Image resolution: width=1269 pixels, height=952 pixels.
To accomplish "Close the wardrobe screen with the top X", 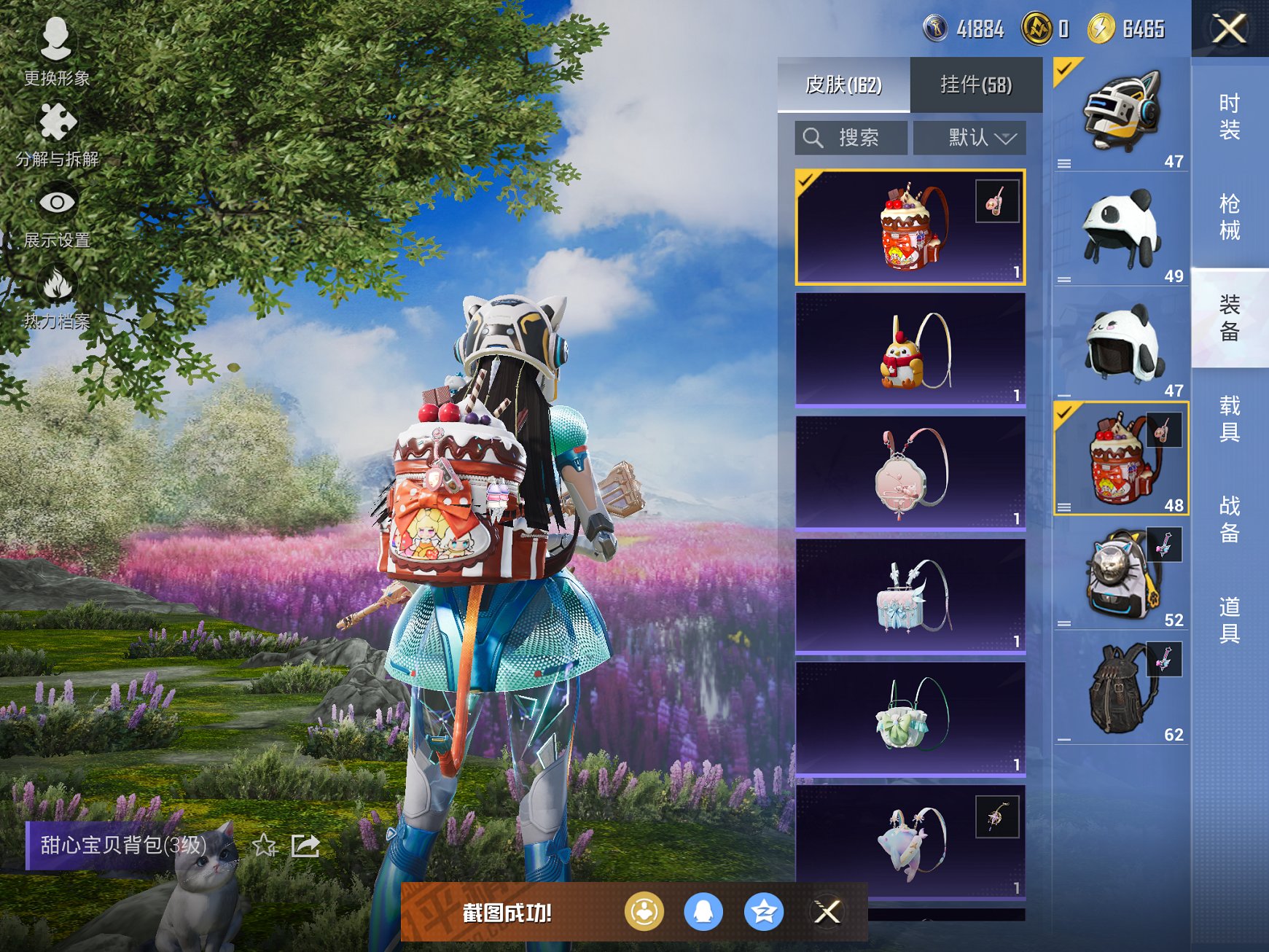I will coord(1229,29).
